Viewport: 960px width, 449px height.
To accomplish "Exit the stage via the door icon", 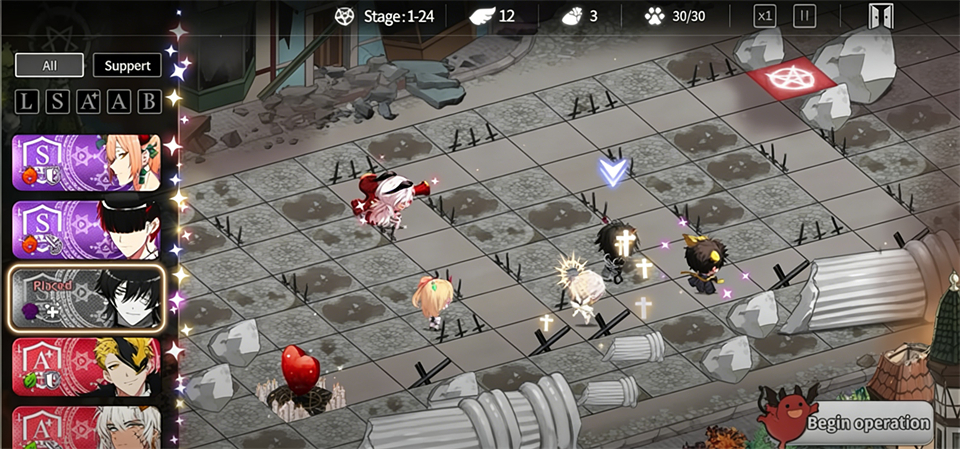I will (881, 17).
